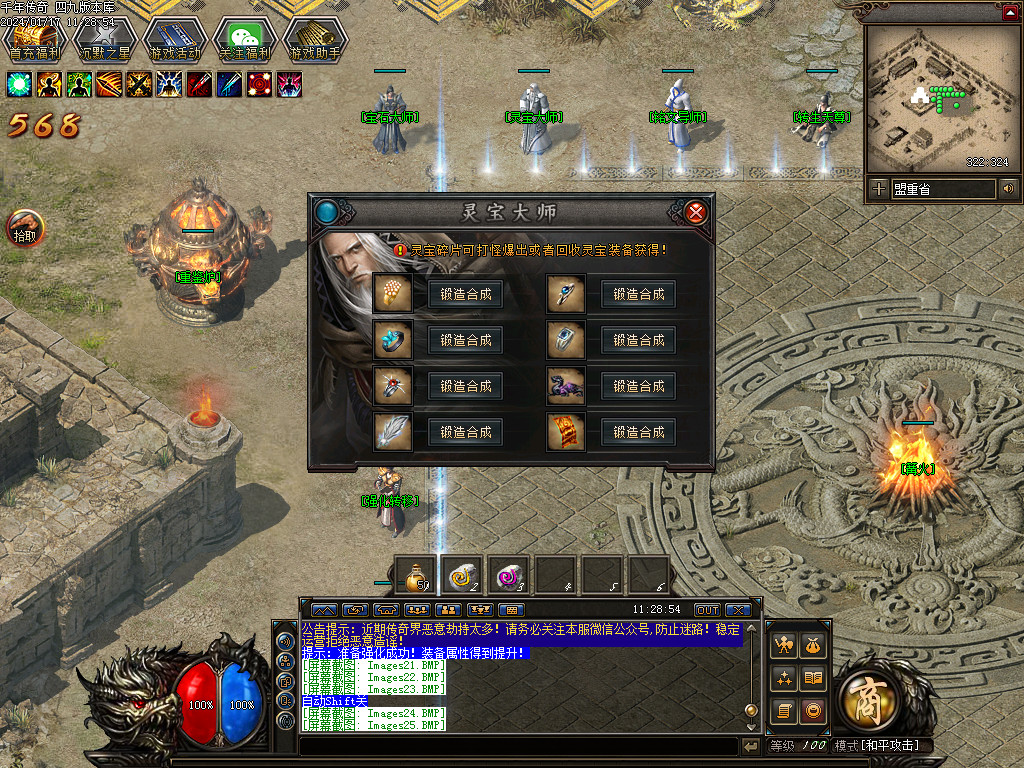Use the potion in hotbar slot one
The height and width of the screenshot is (768, 1024).
click(x=416, y=576)
